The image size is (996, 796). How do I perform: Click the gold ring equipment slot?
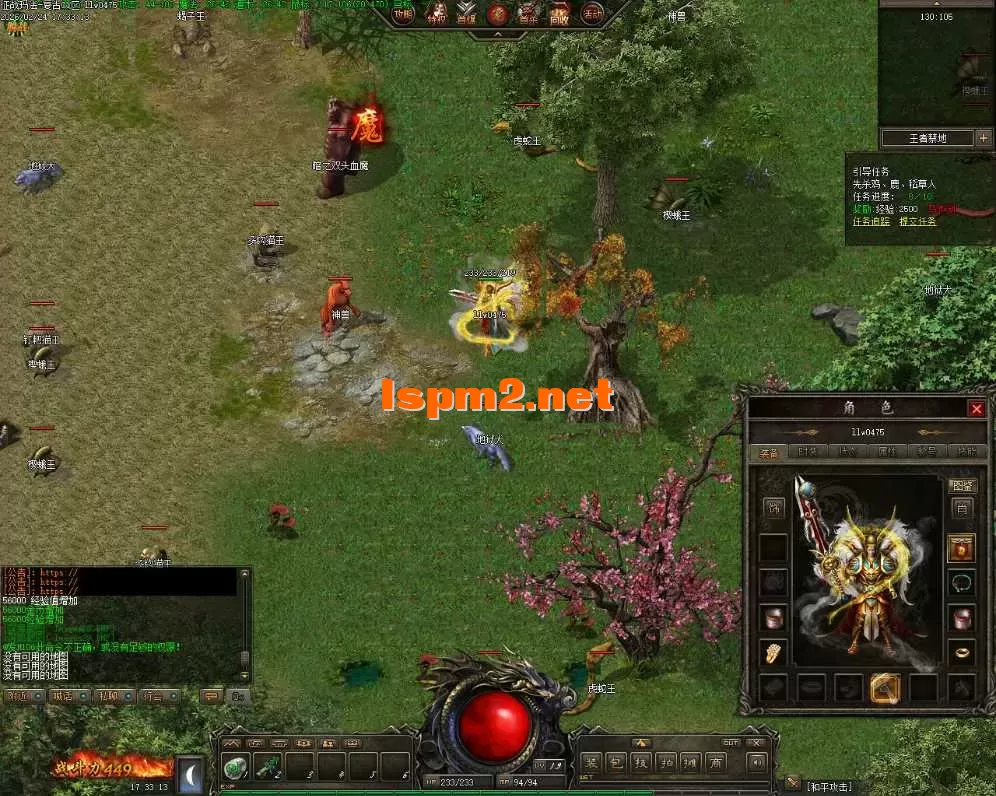tap(961, 652)
